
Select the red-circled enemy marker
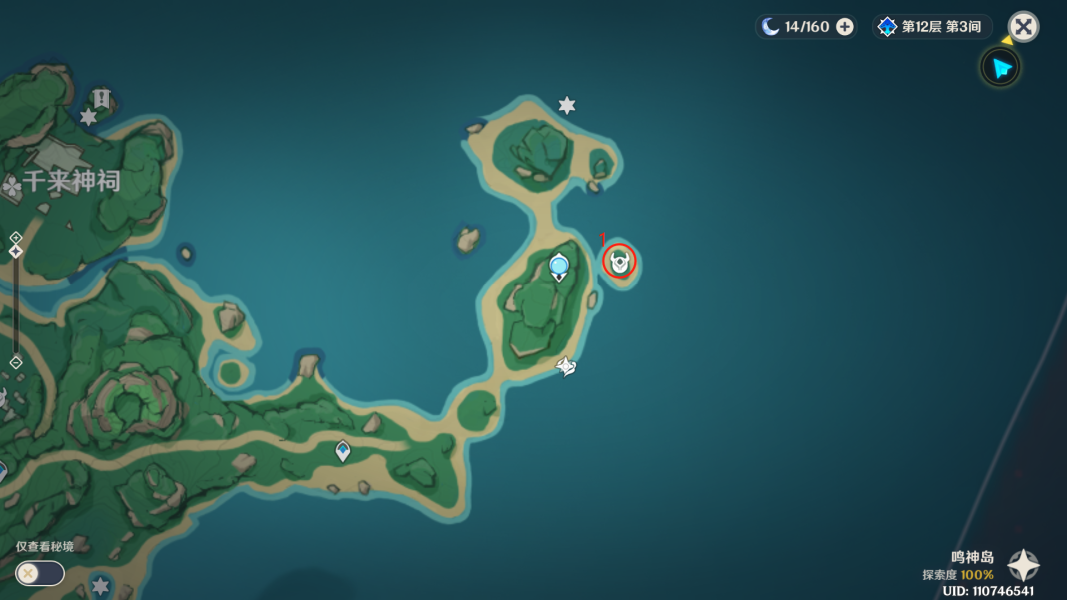point(620,263)
